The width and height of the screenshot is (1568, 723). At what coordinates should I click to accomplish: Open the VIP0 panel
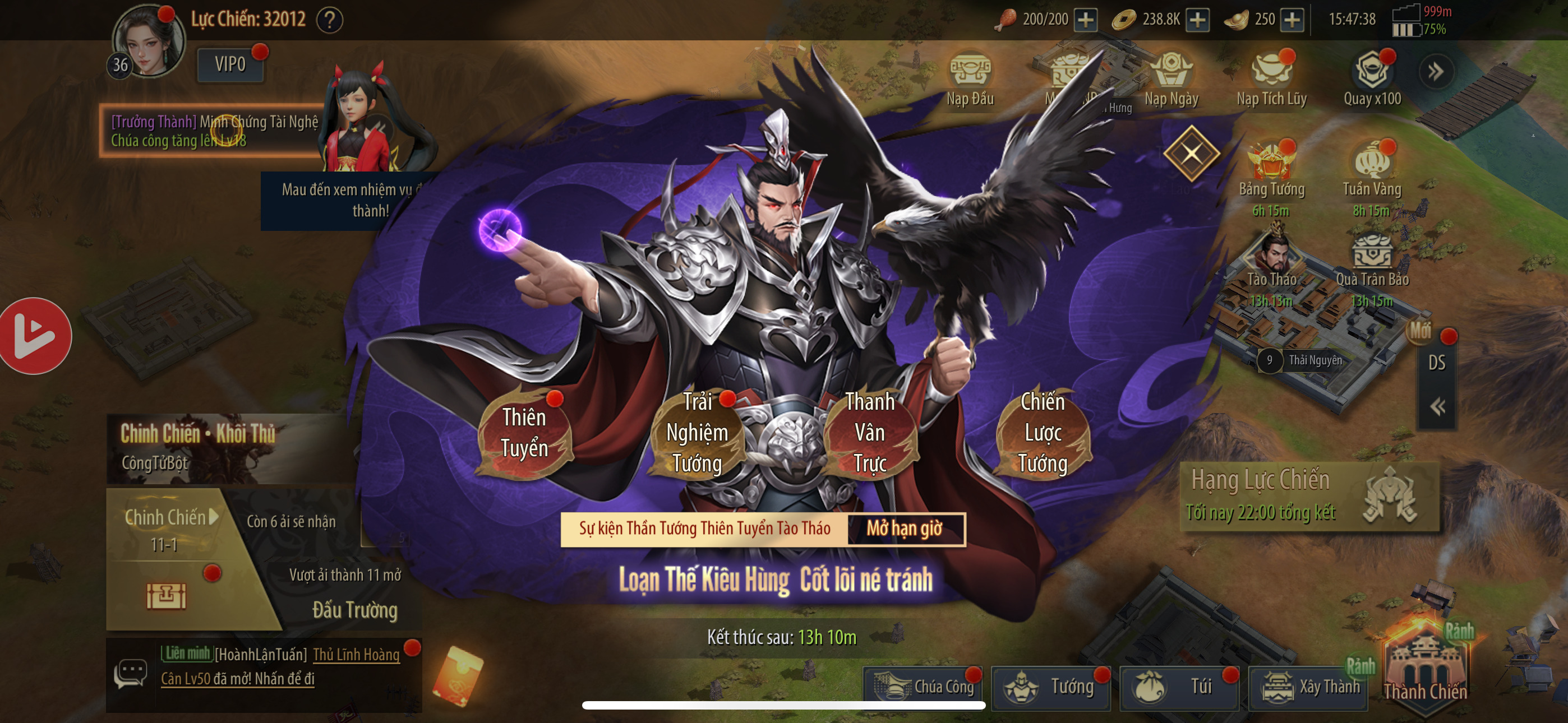pyautogui.click(x=230, y=64)
